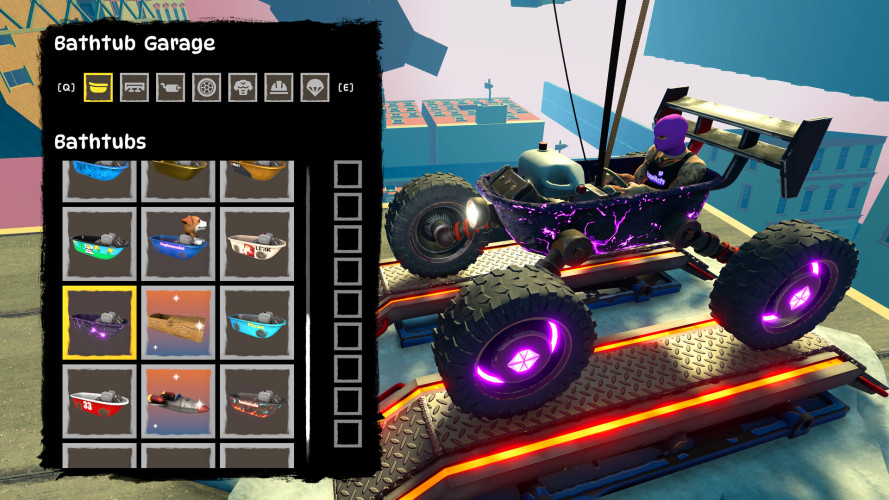Open the engine parts tab
This screenshot has width=889, height=500.
(x=171, y=87)
